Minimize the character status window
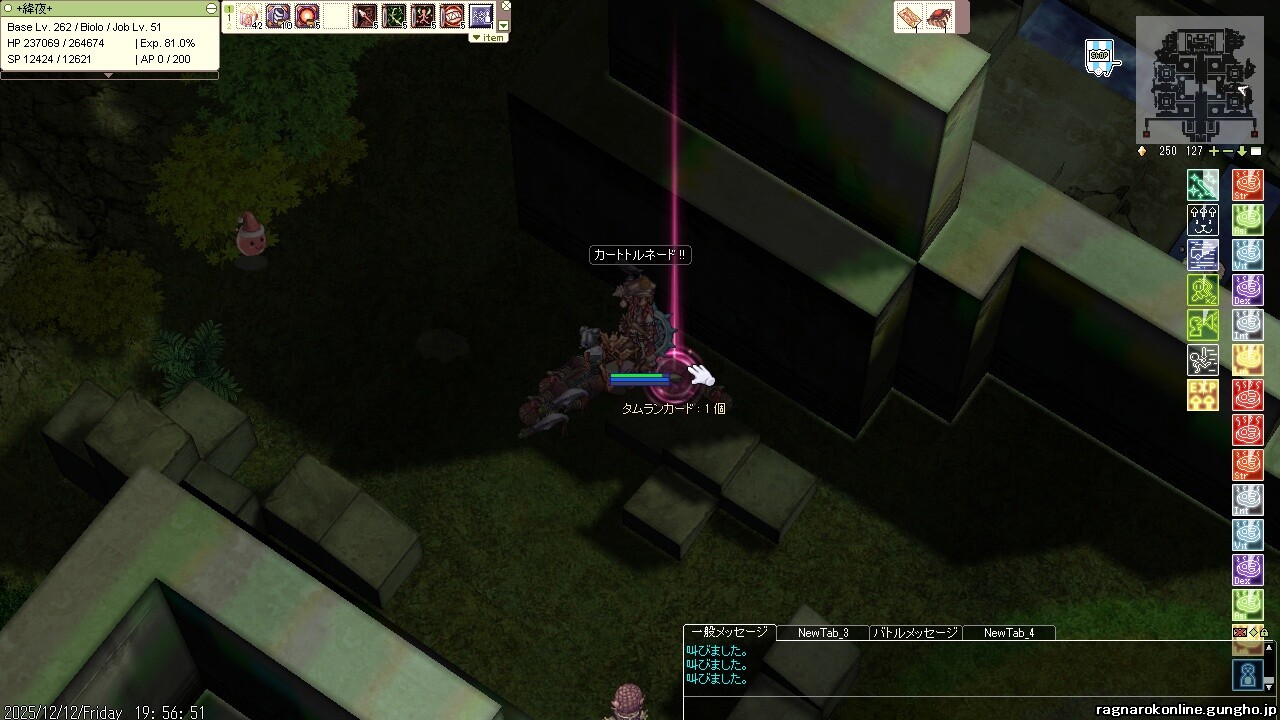 (211, 8)
